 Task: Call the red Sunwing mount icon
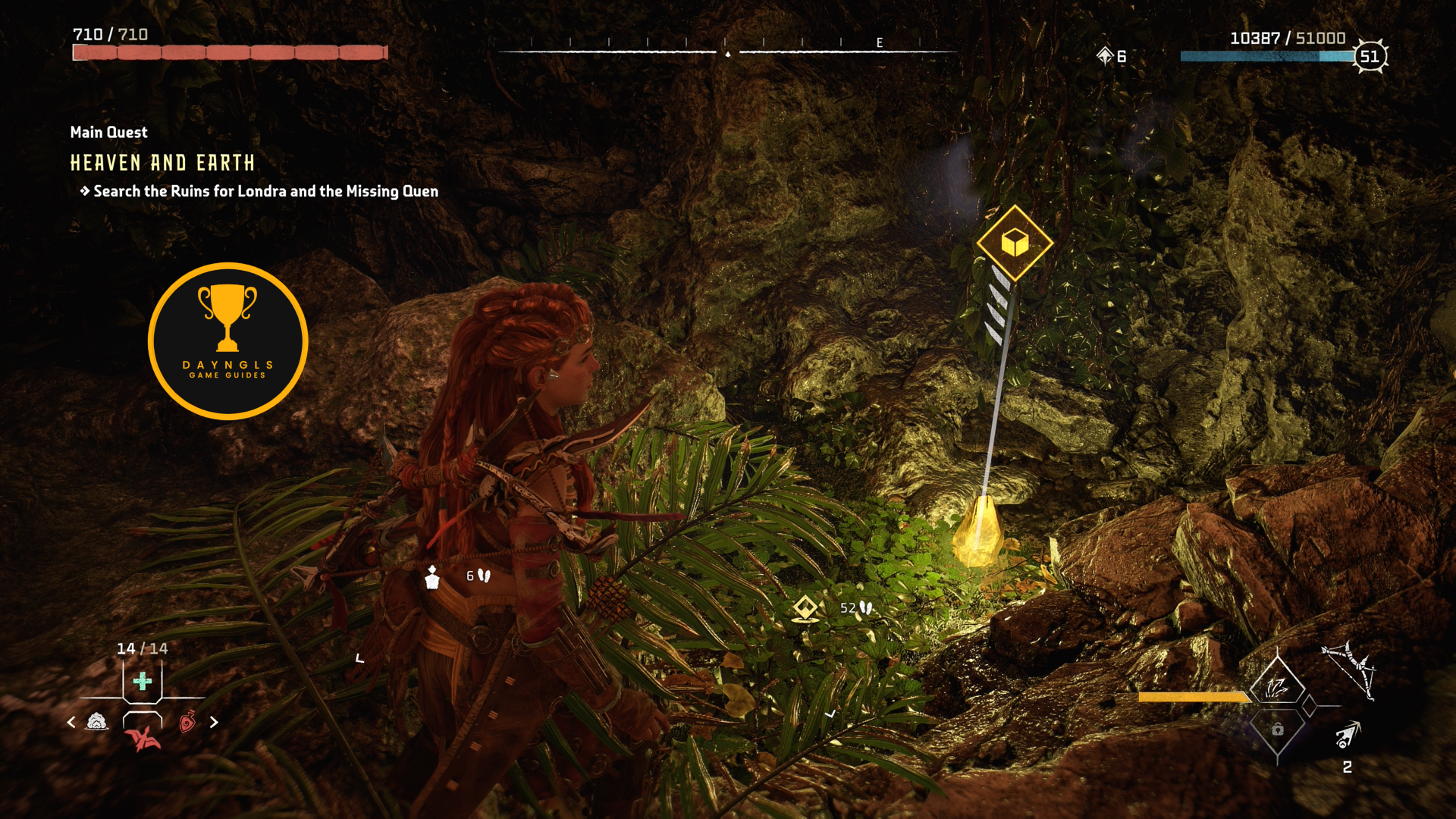coord(143,738)
